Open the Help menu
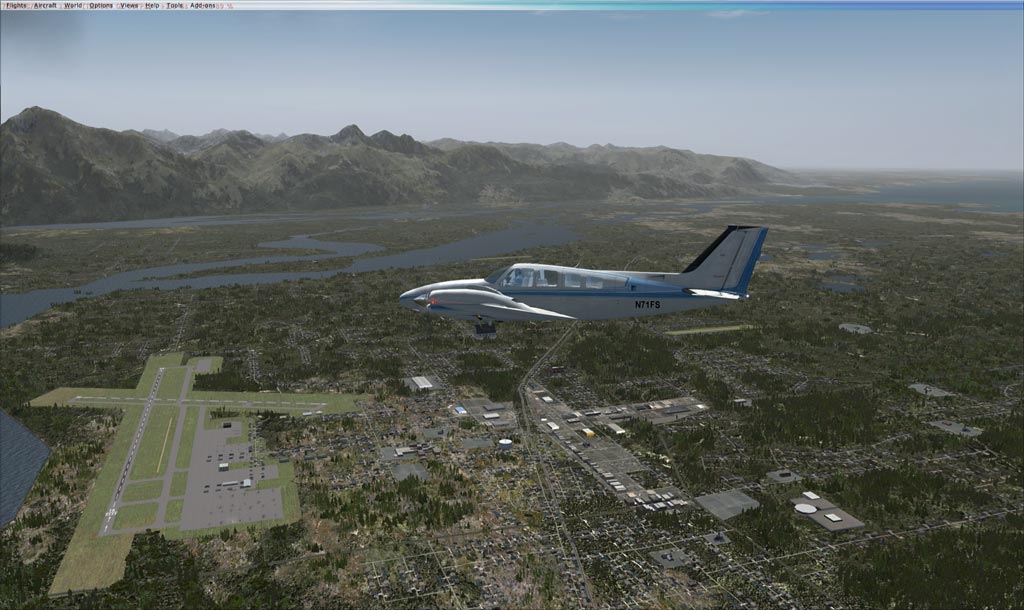This screenshot has height=610, width=1024. (x=152, y=5)
